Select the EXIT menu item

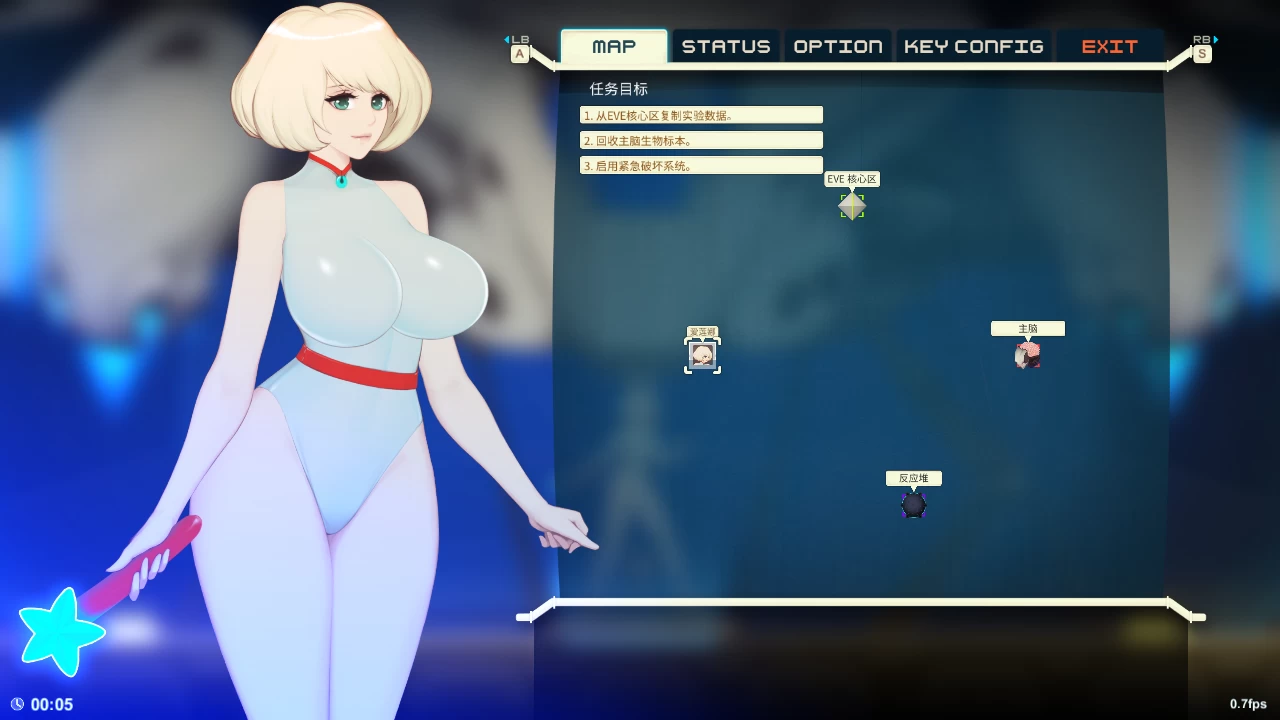(1110, 45)
